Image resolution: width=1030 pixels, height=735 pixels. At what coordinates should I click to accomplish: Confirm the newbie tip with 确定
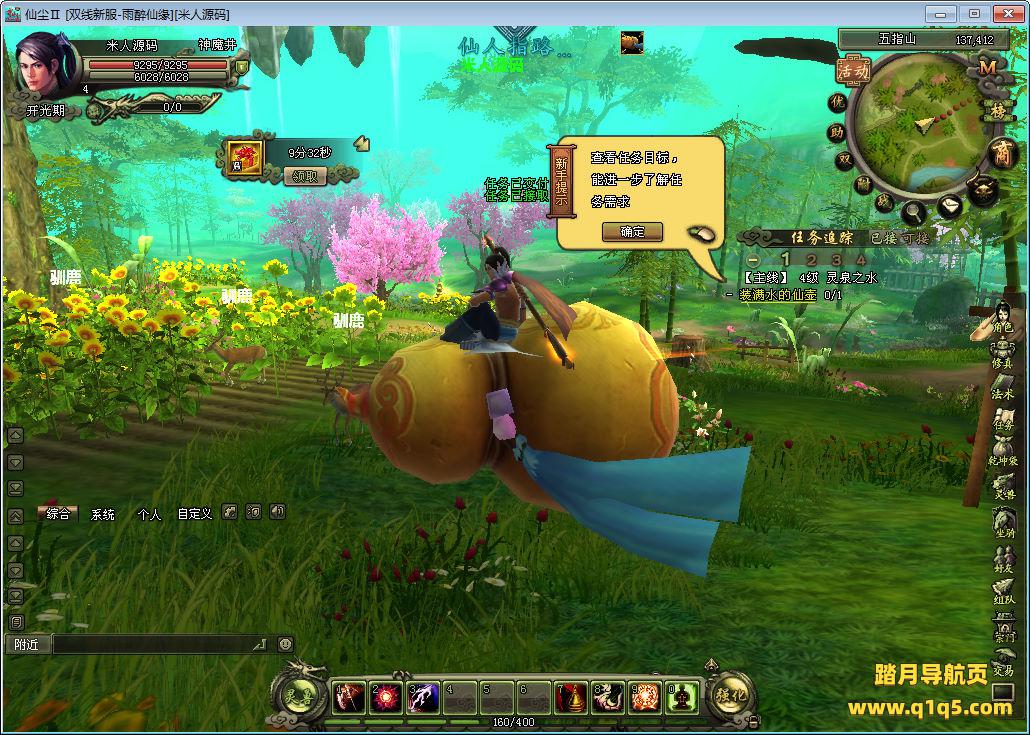click(x=632, y=232)
